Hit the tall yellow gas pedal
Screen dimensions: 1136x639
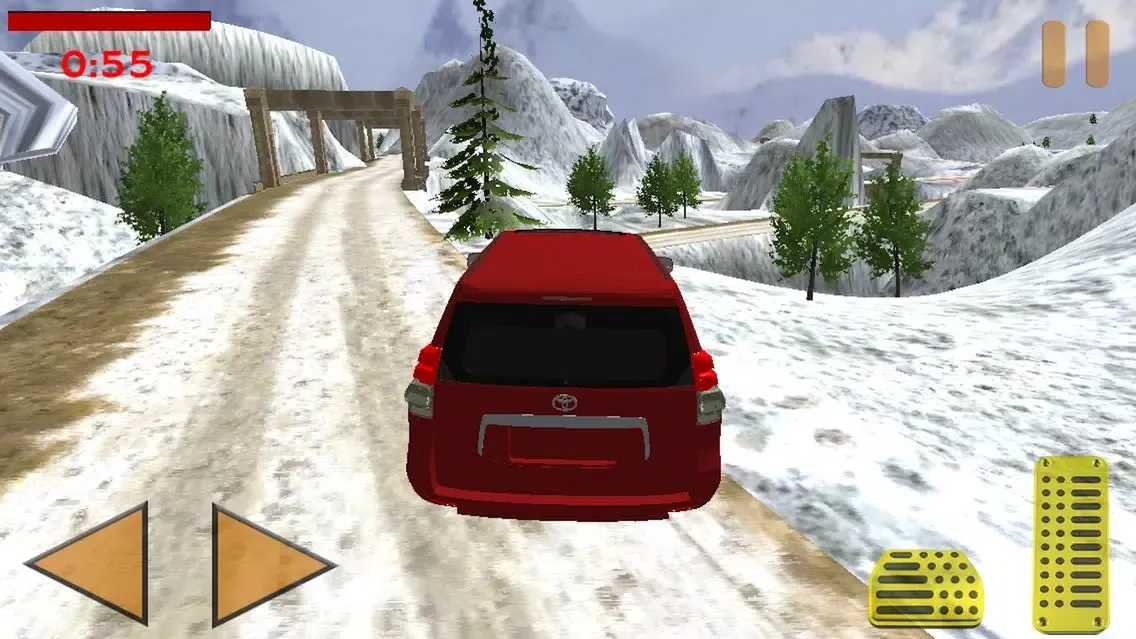tap(1071, 543)
